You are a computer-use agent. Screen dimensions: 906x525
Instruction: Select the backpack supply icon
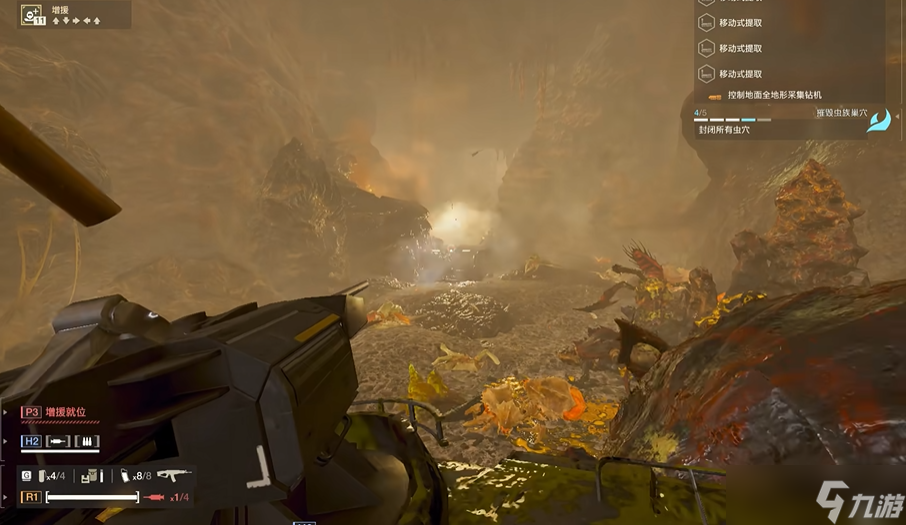point(92,476)
